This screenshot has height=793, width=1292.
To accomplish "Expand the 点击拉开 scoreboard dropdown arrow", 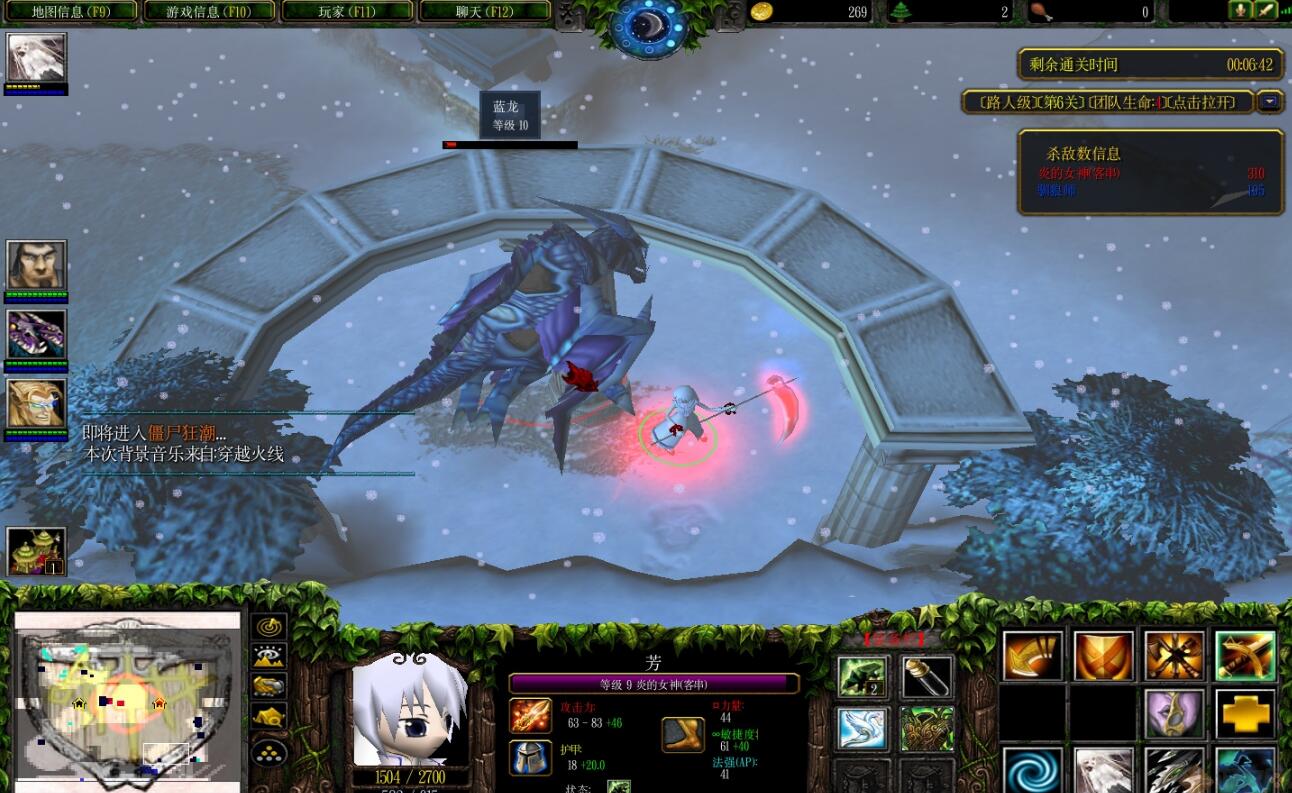I will 1269,102.
